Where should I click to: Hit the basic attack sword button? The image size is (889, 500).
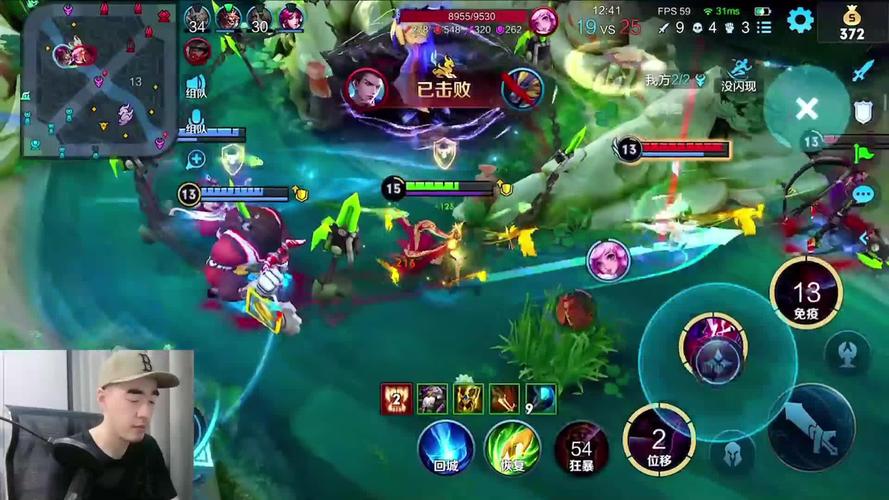tap(811, 427)
